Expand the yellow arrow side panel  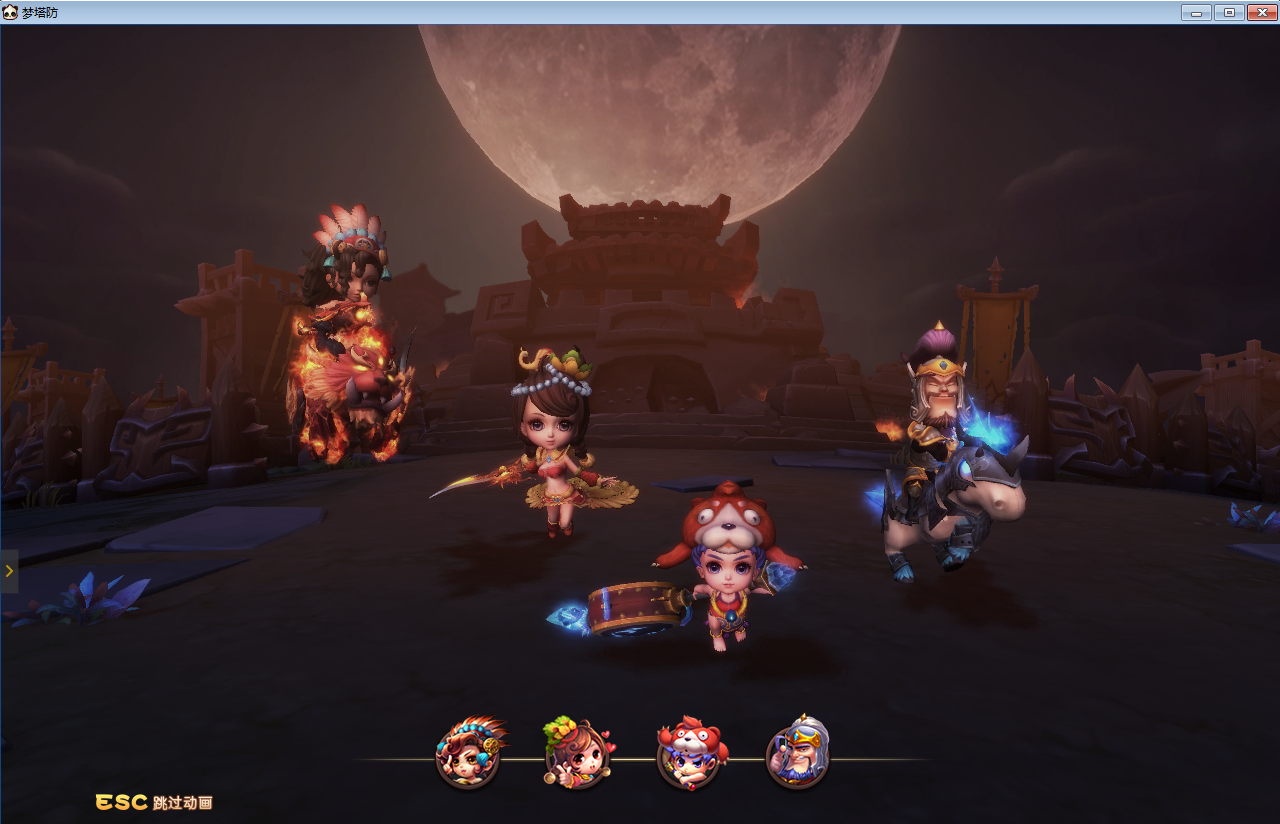tap(9, 571)
